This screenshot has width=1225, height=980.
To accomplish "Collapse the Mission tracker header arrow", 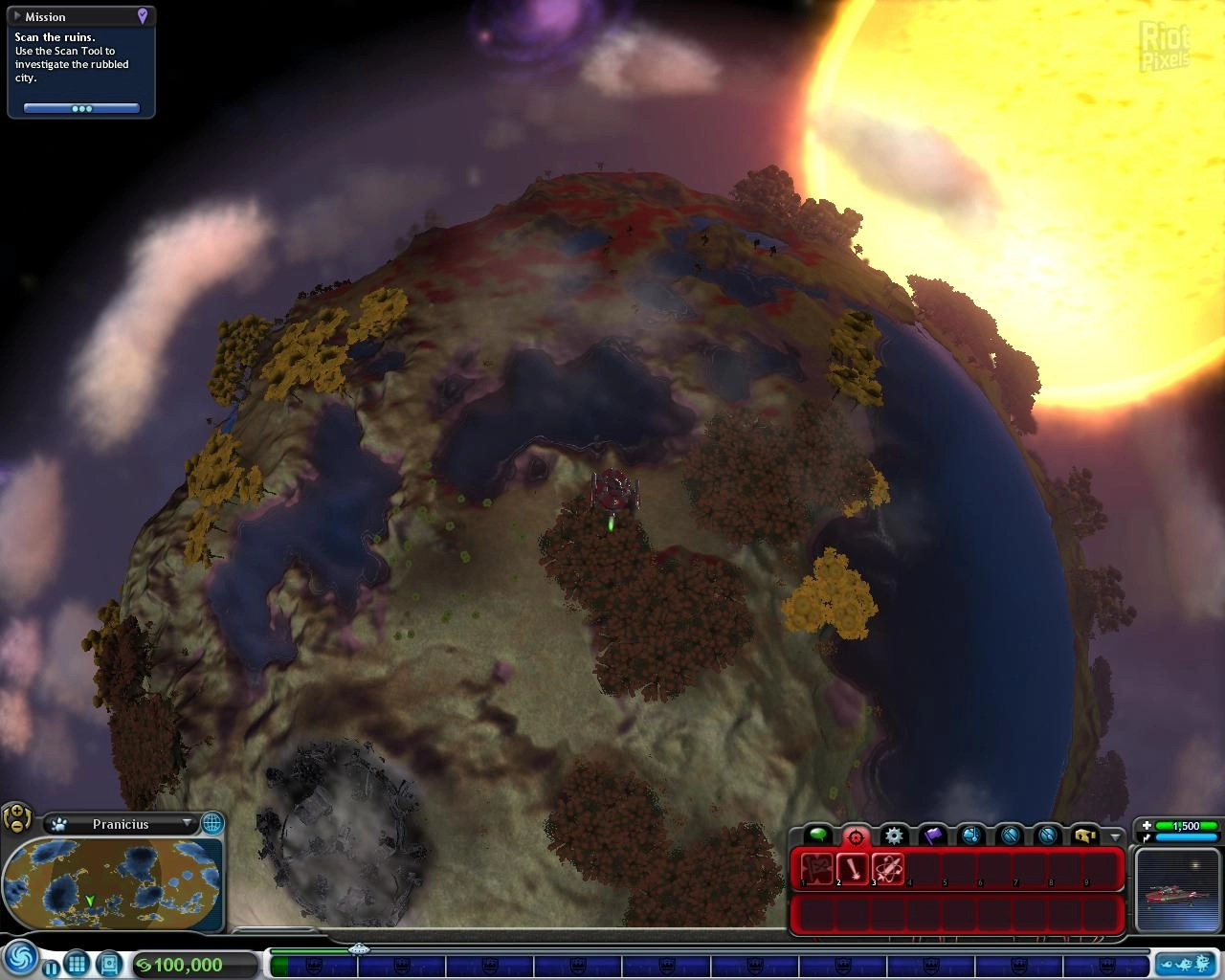I will tap(17, 16).
